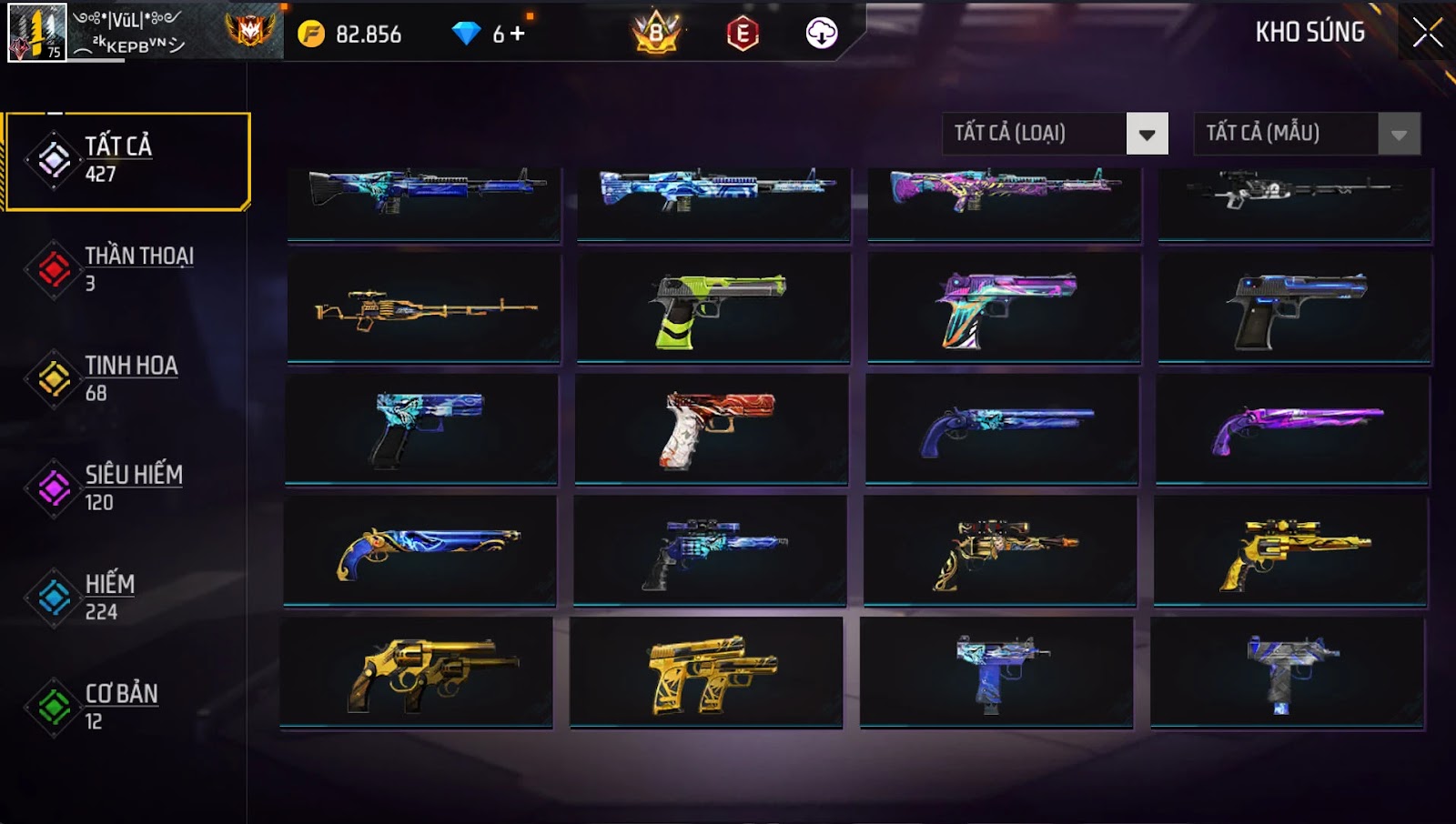Select the golden machine gun skin
The width and height of the screenshot is (1456, 824).
(x=424, y=308)
